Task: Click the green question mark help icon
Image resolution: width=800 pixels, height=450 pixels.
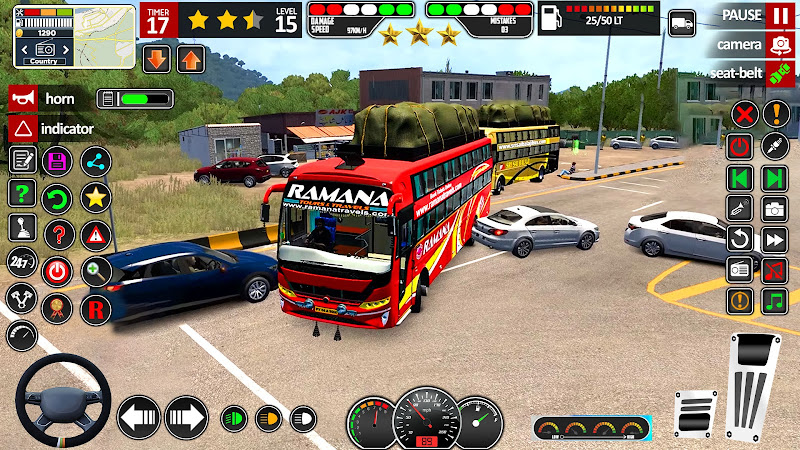Action: [x=21, y=193]
